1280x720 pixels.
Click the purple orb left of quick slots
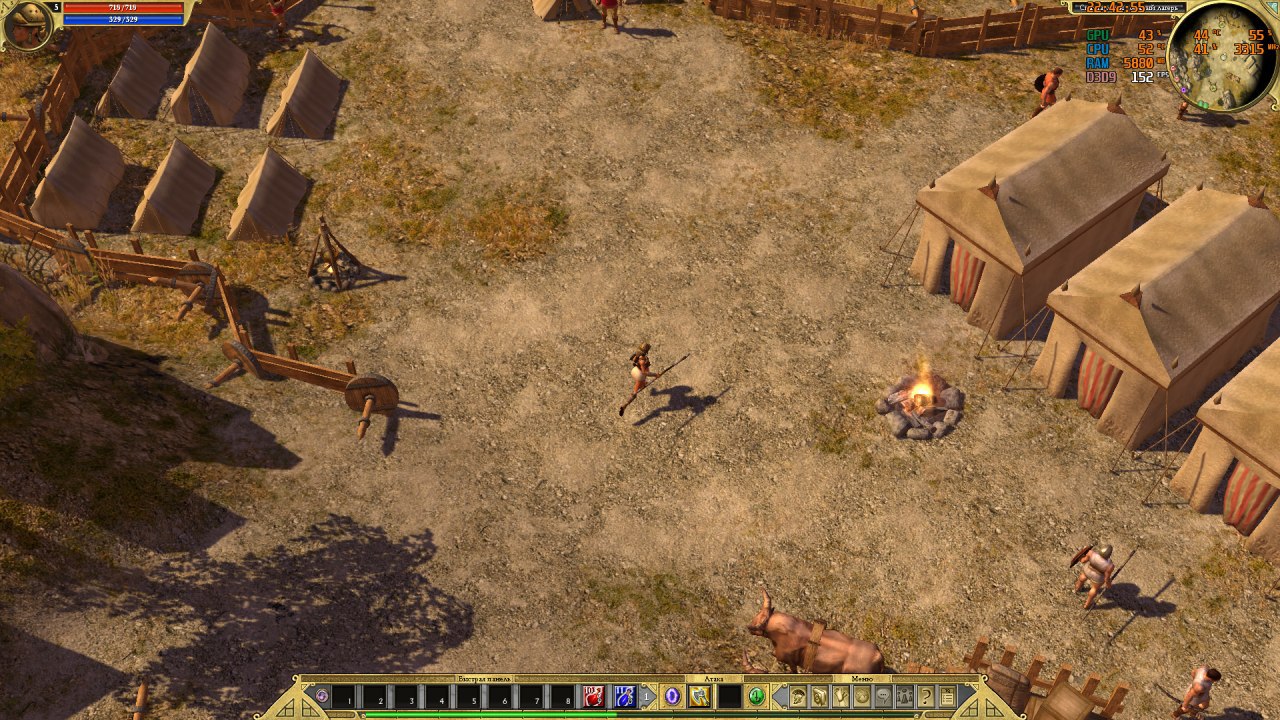coord(321,695)
